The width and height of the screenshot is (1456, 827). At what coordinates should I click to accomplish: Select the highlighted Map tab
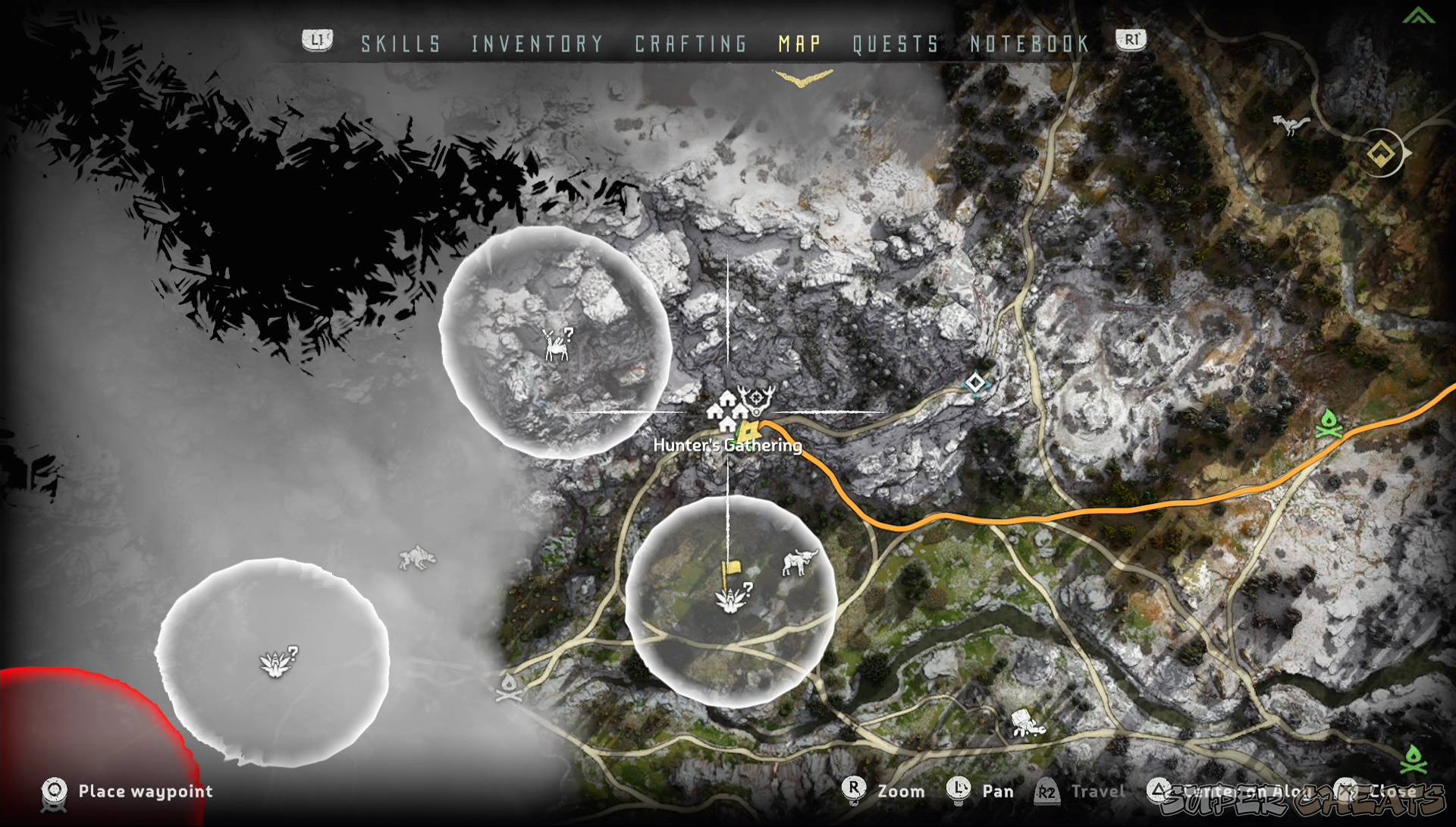tap(799, 44)
